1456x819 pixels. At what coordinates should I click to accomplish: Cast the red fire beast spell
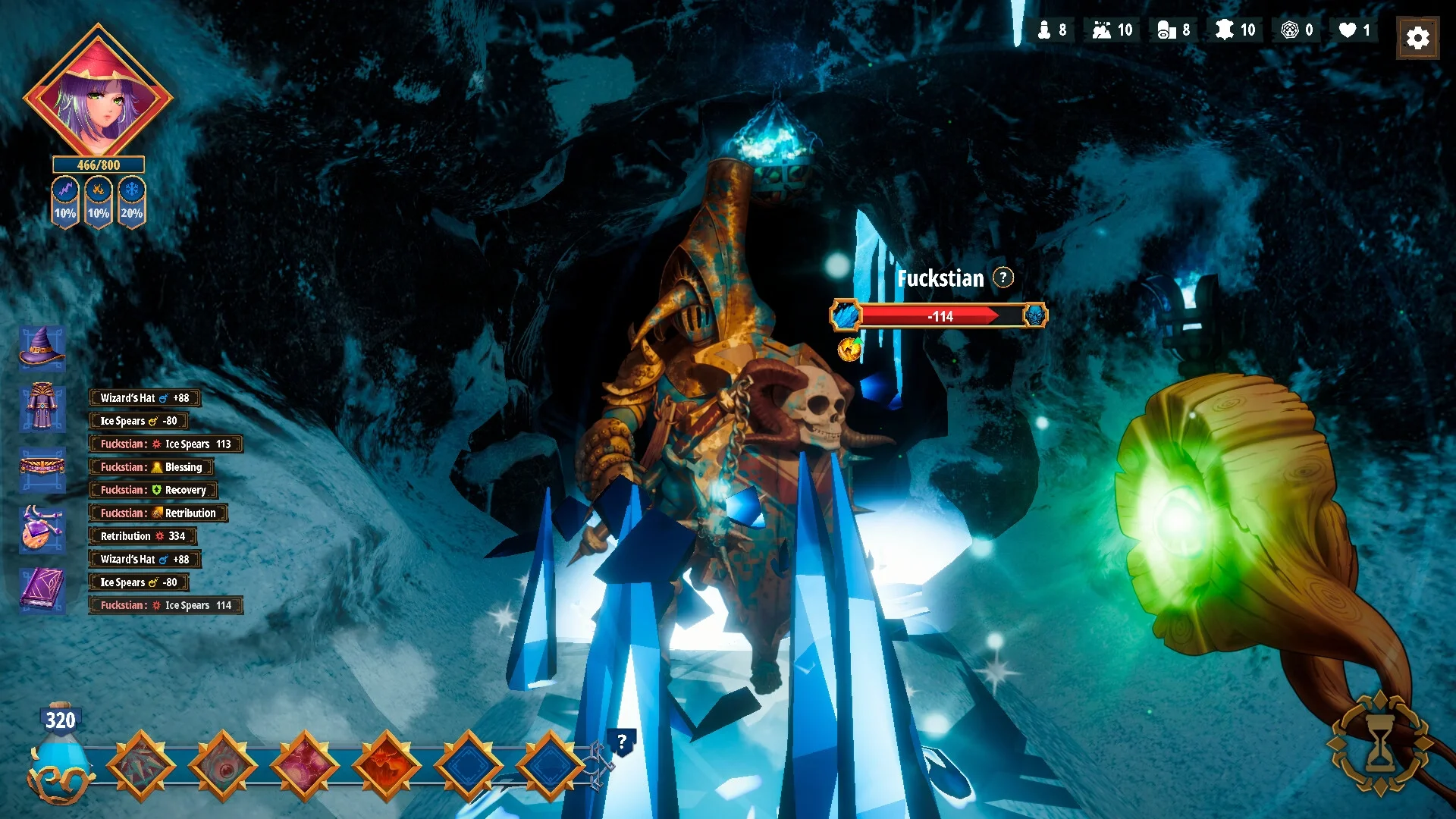pos(387,766)
